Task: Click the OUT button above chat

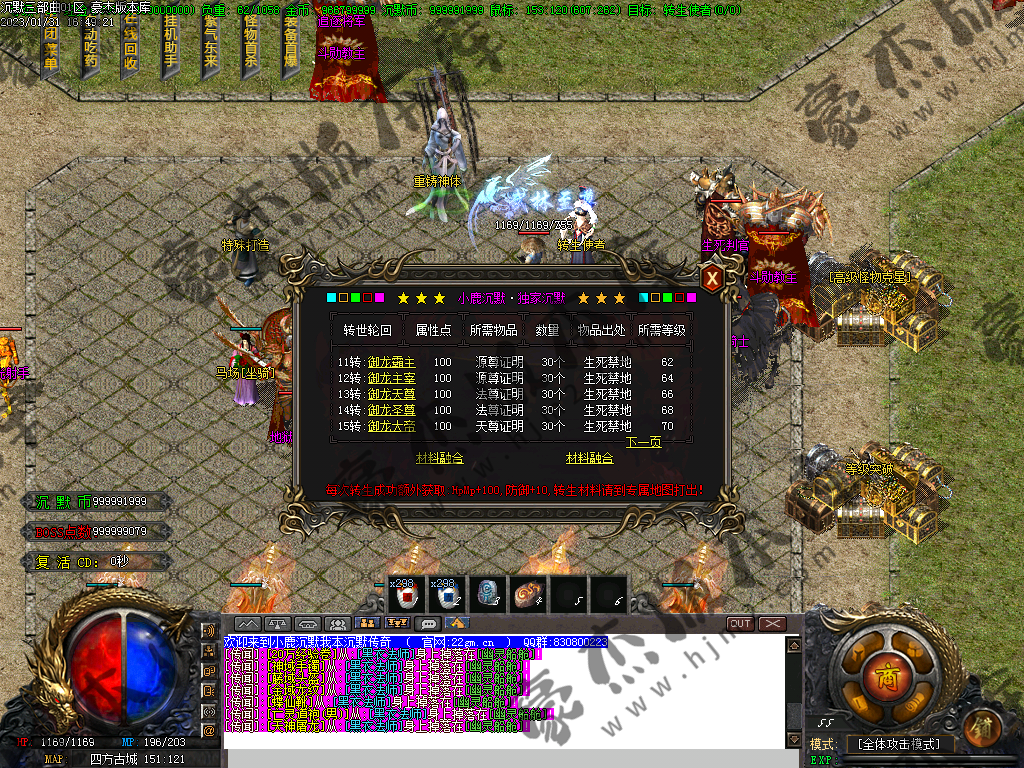Action: (x=740, y=623)
